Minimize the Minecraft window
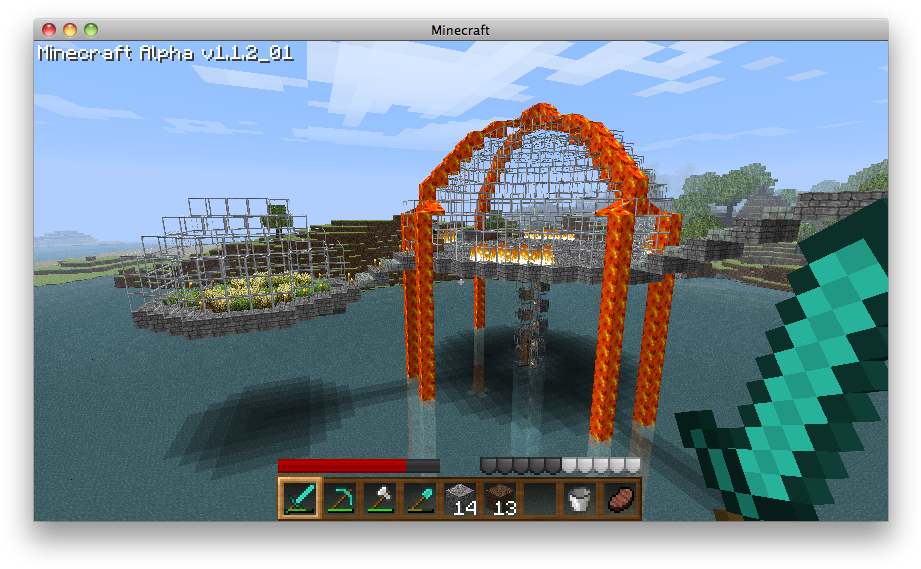 click(70, 30)
